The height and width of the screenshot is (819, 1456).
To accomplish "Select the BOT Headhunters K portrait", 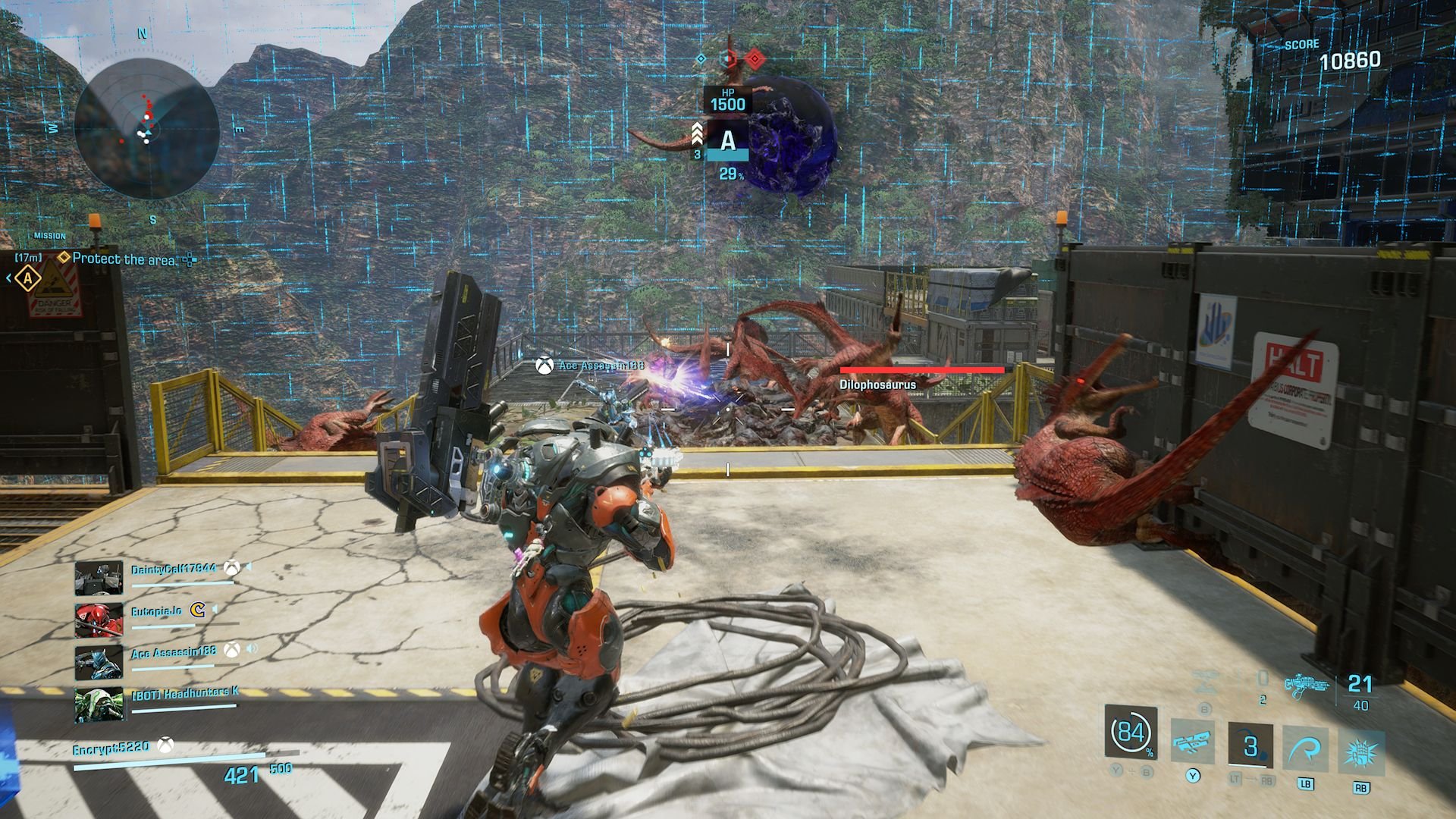I will pos(99,704).
